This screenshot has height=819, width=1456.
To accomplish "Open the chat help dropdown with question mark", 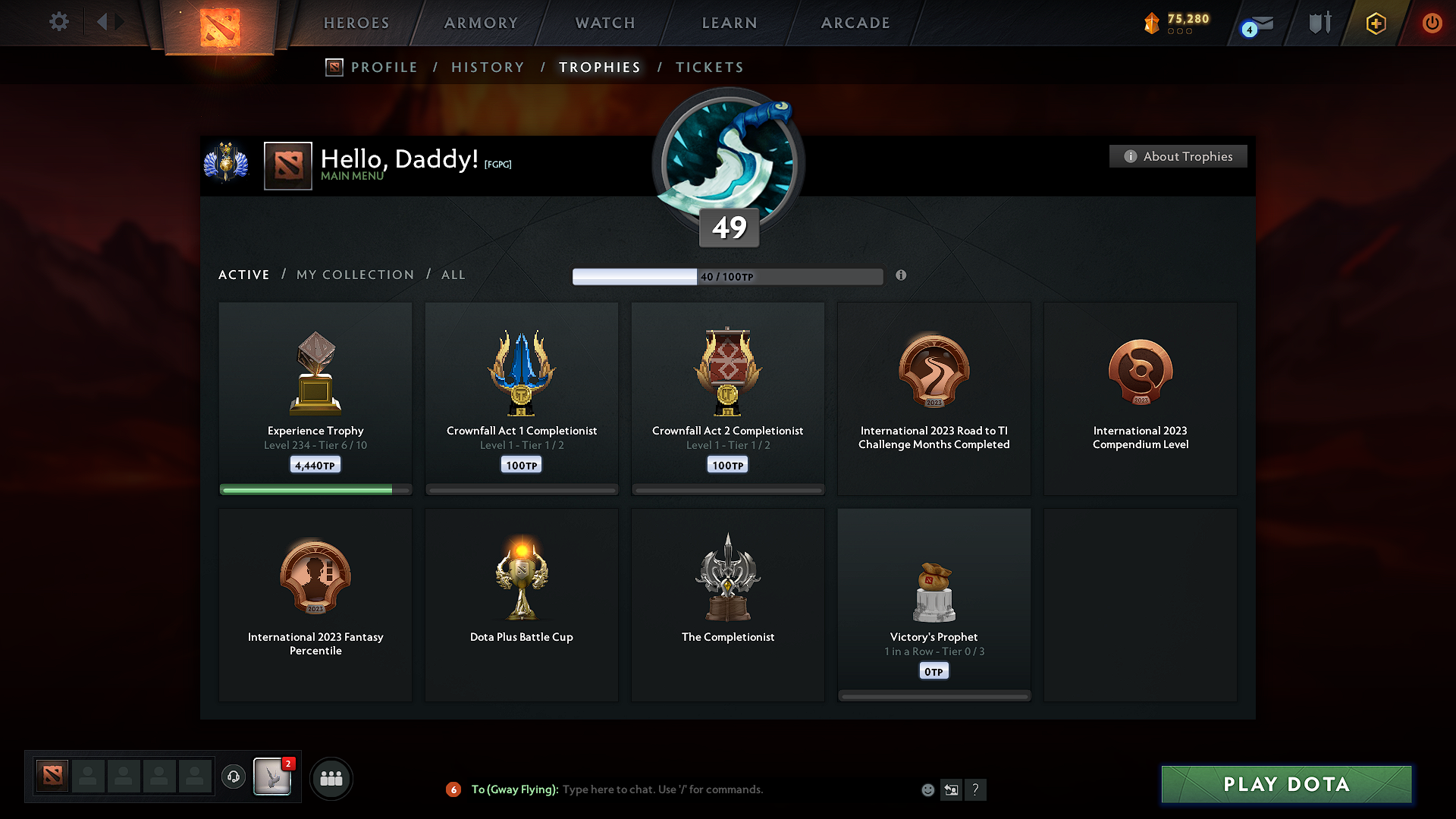I will [976, 789].
